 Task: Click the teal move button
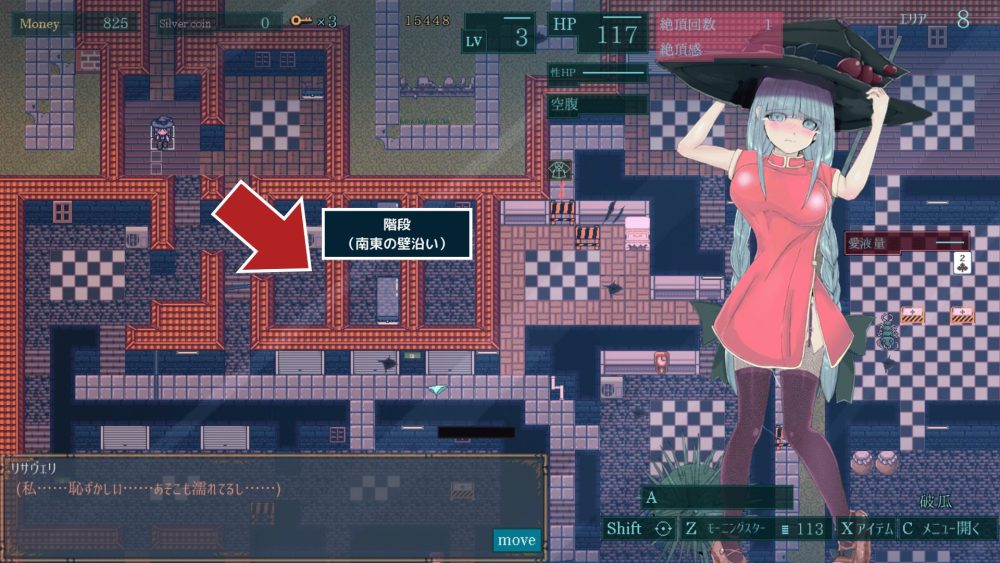516,540
